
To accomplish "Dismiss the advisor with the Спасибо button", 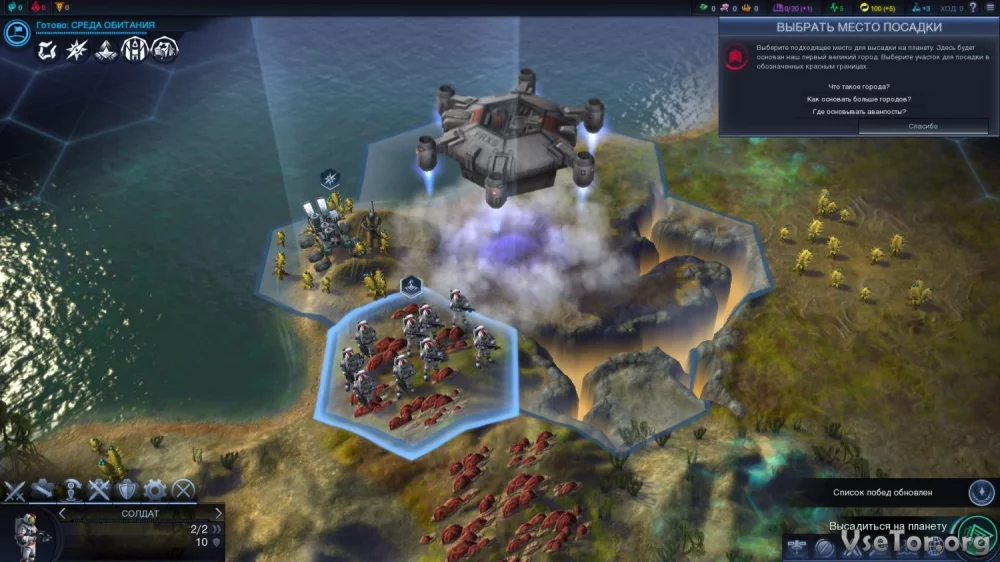I will click(x=922, y=126).
